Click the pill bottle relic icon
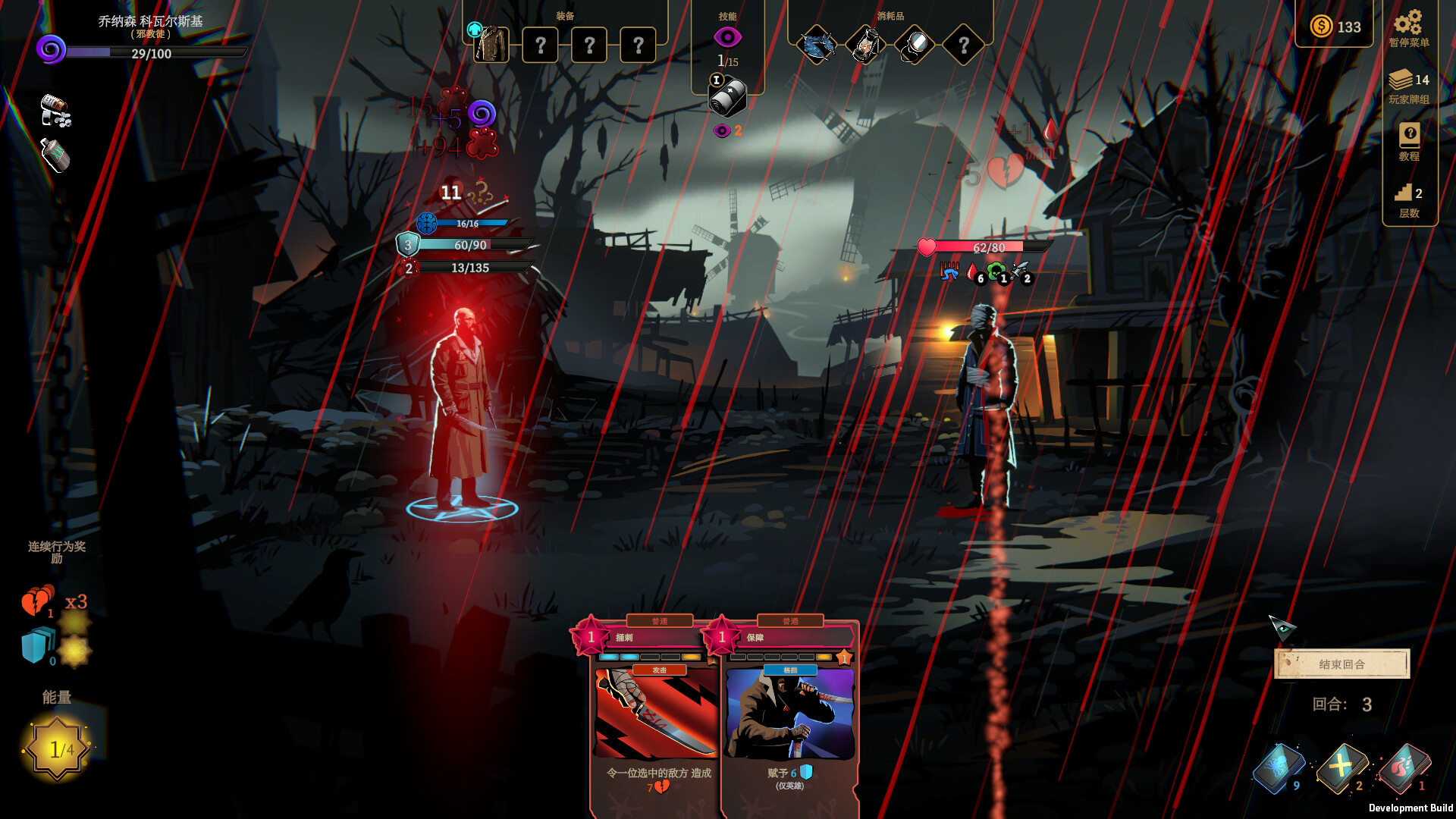This screenshot has height=819, width=1456. point(55,111)
